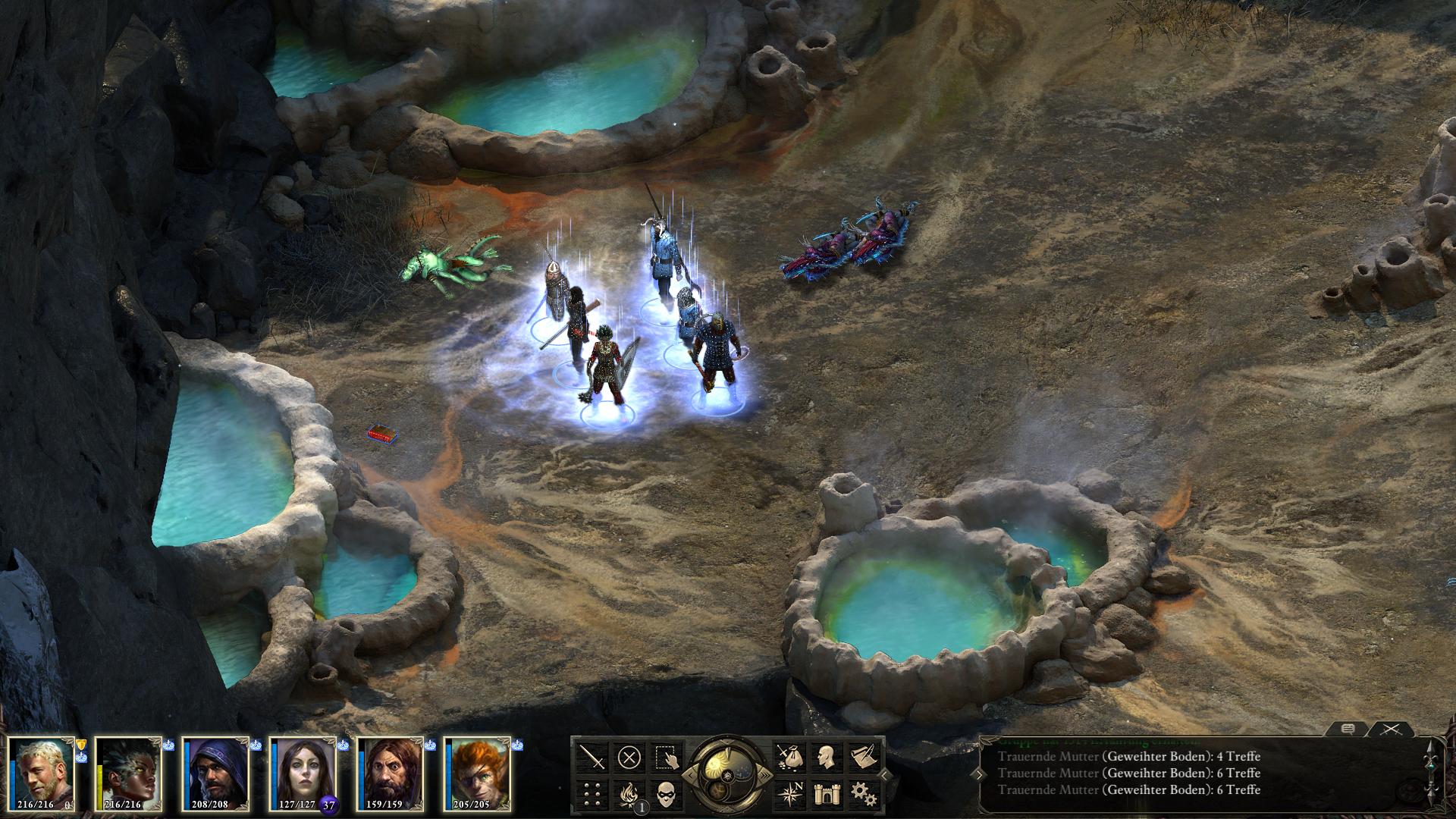Image resolution: width=1456 pixels, height=819 pixels.
Task: Select the hooded man portrait
Action: (x=216, y=773)
